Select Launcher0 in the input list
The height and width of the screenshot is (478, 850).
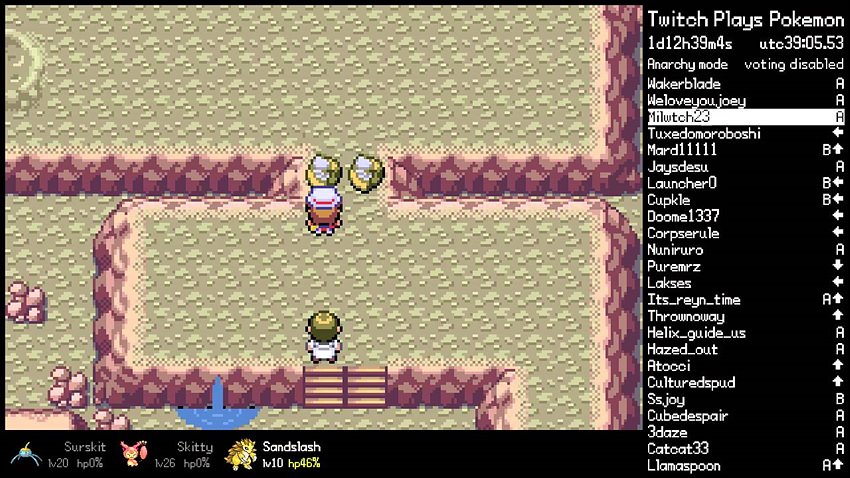pos(745,184)
